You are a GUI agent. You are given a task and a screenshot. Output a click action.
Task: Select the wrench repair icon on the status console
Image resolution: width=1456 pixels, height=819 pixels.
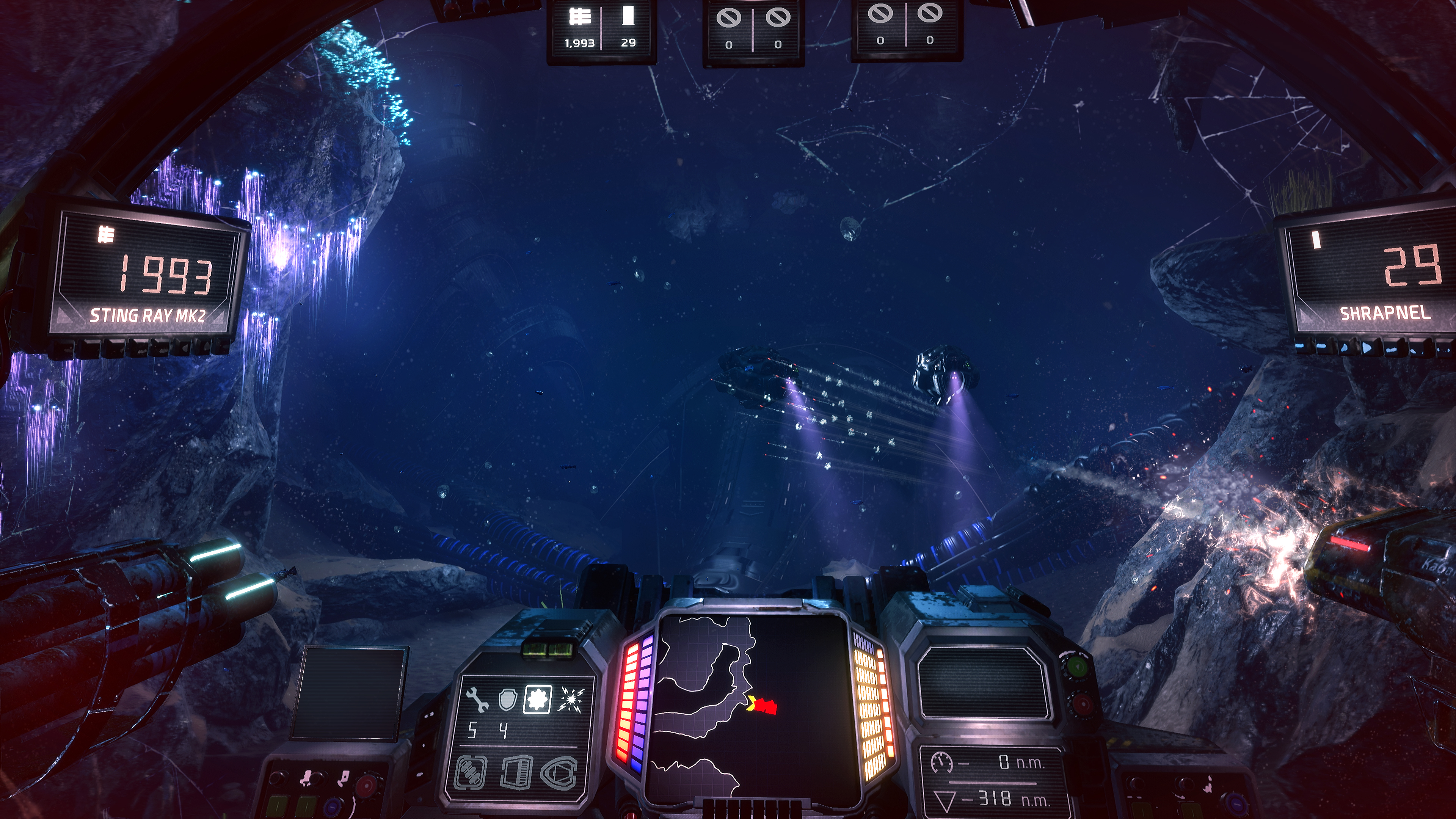(x=477, y=699)
